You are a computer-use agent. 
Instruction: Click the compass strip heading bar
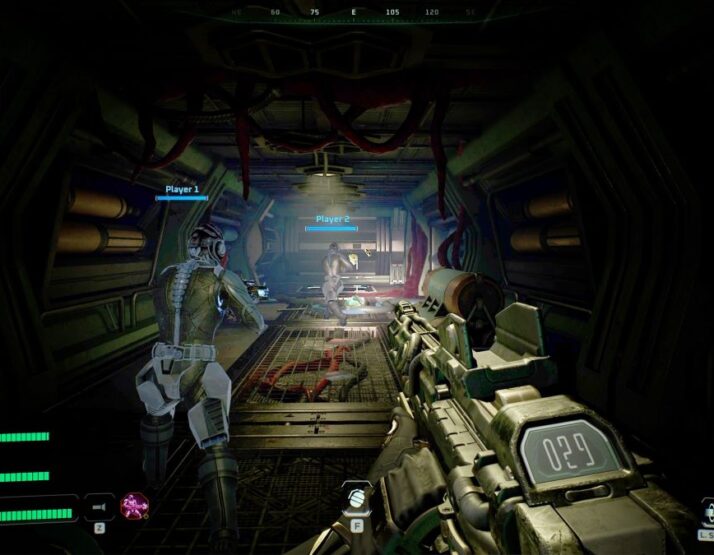[x=353, y=14]
